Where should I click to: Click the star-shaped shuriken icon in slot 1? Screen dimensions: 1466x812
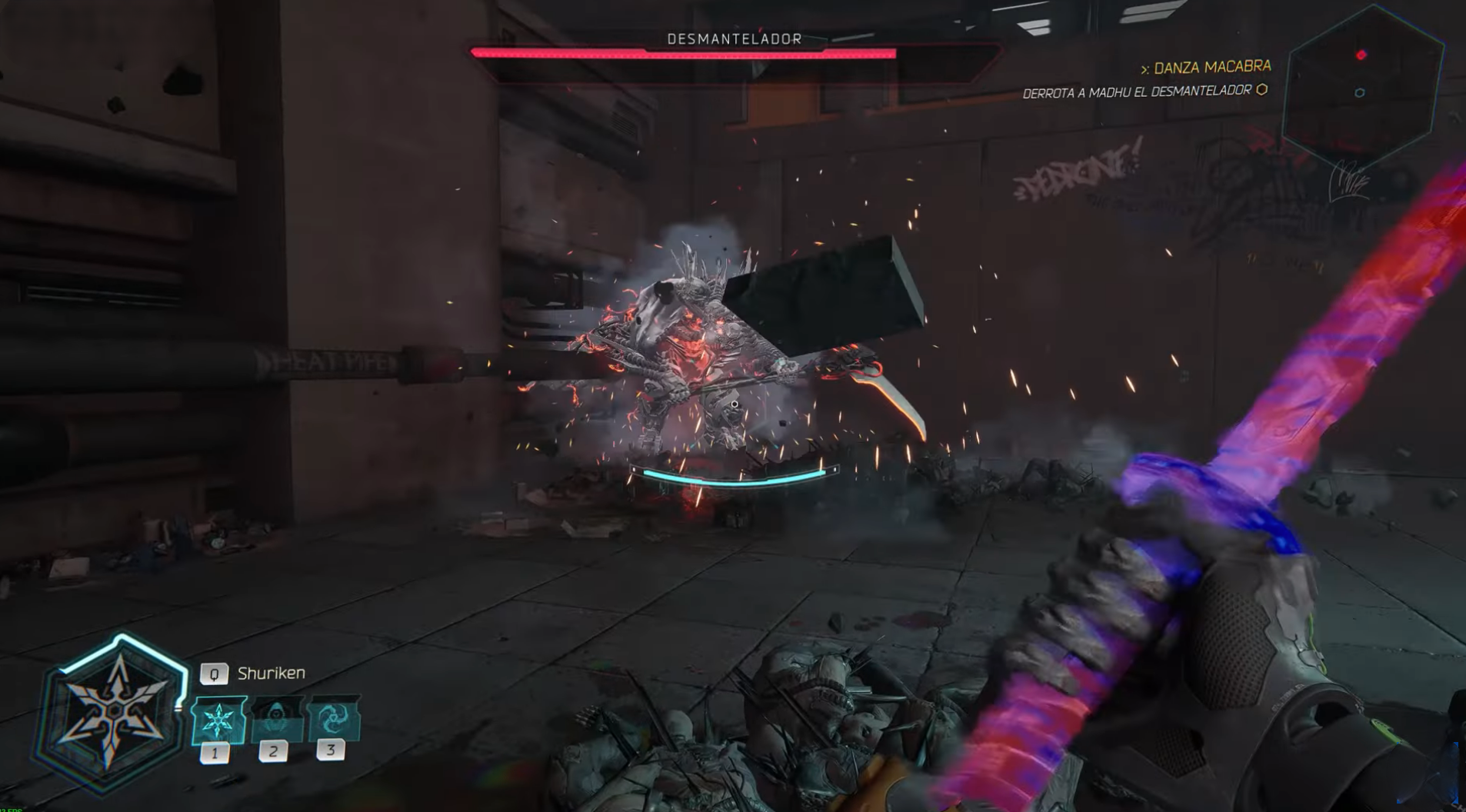[218, 720]
